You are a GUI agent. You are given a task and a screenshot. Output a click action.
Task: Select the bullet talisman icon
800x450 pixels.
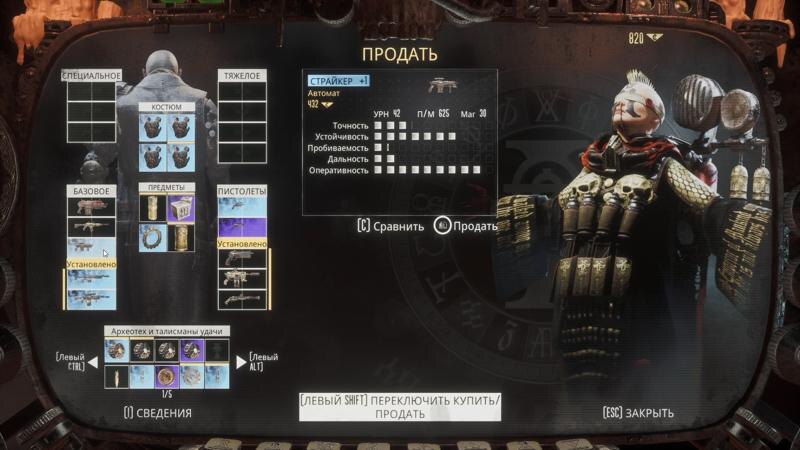pyautogui.click(x=116, y=376)
